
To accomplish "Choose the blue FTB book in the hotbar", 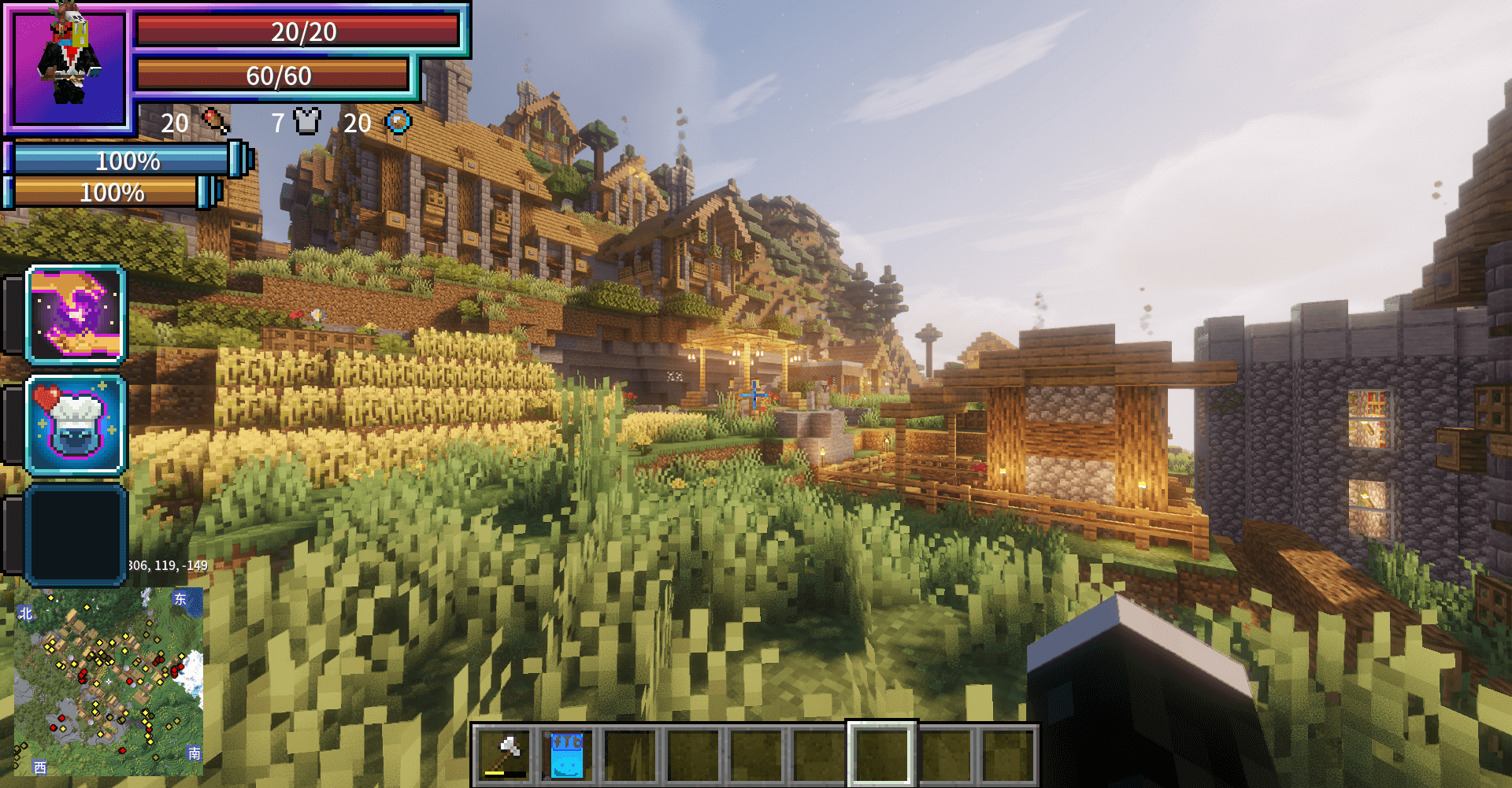I will (x=567, y=754).
